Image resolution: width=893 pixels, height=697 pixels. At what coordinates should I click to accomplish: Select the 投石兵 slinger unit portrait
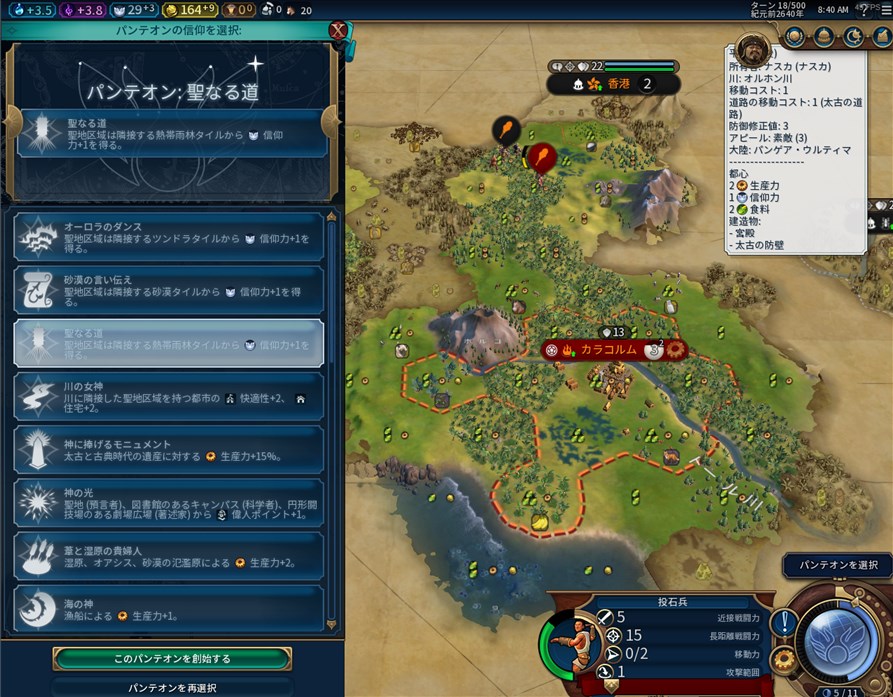pyautogui.click(x=566, y=641)
